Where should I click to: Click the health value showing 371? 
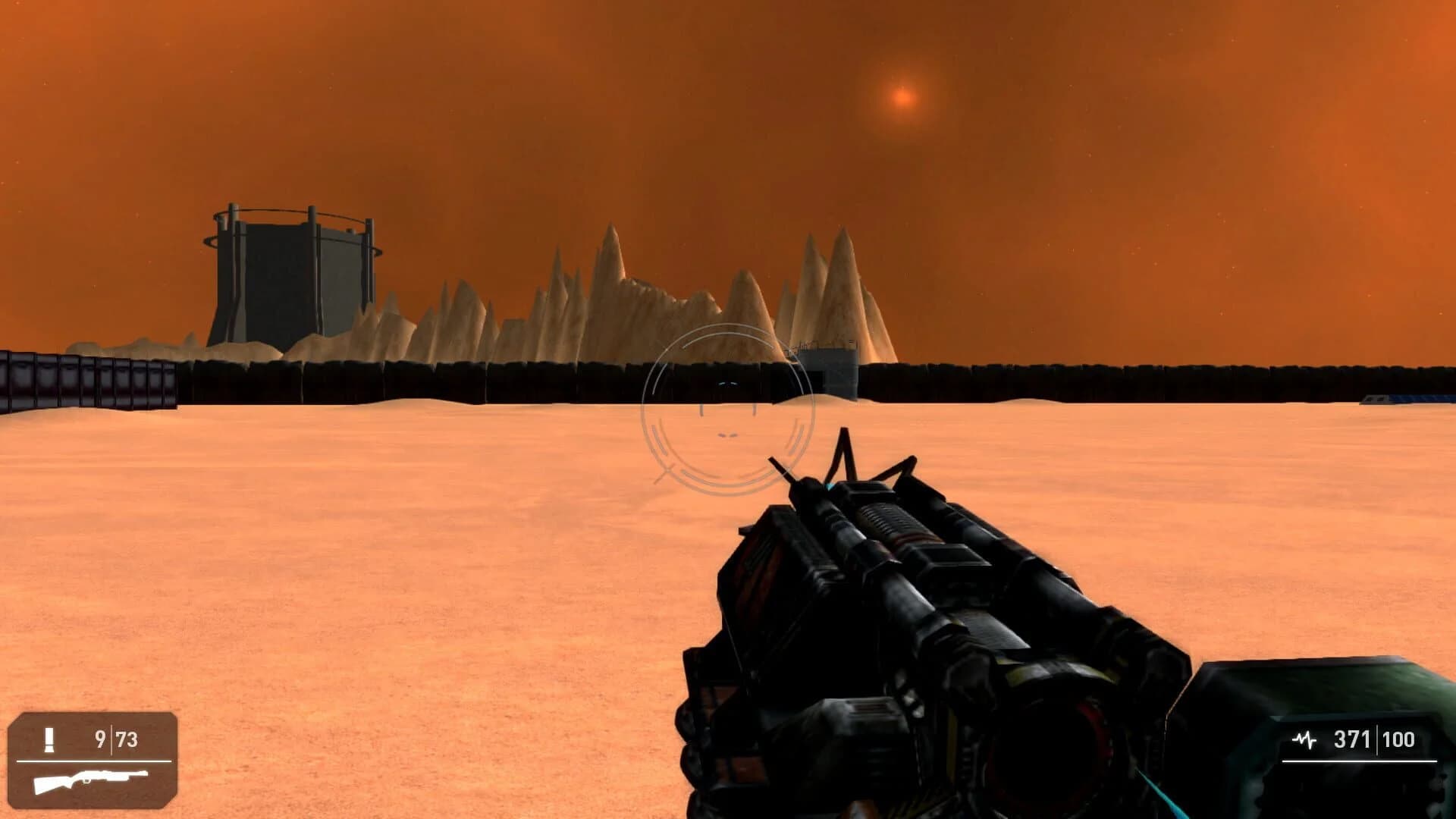1351,736
